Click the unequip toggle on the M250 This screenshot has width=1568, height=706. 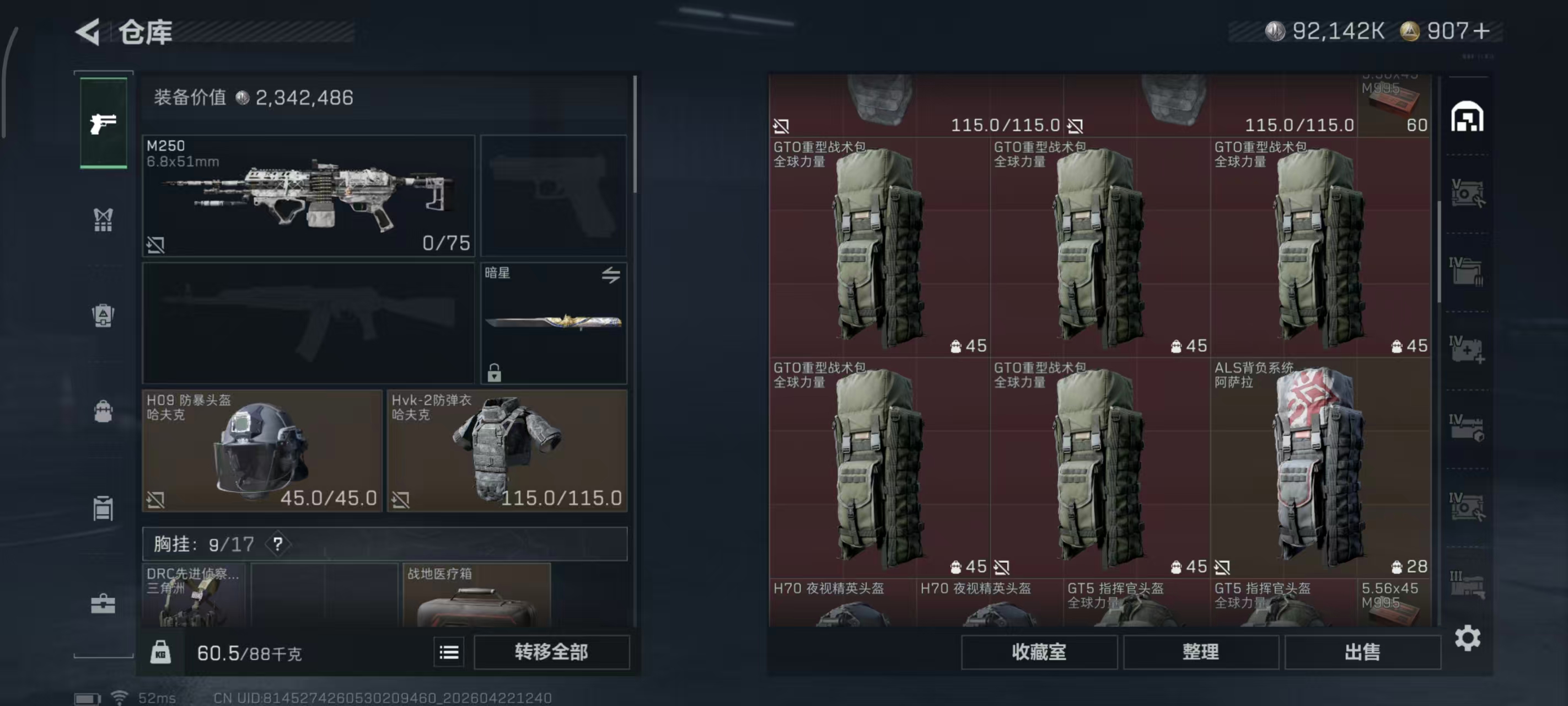click(x=158, y=246)
